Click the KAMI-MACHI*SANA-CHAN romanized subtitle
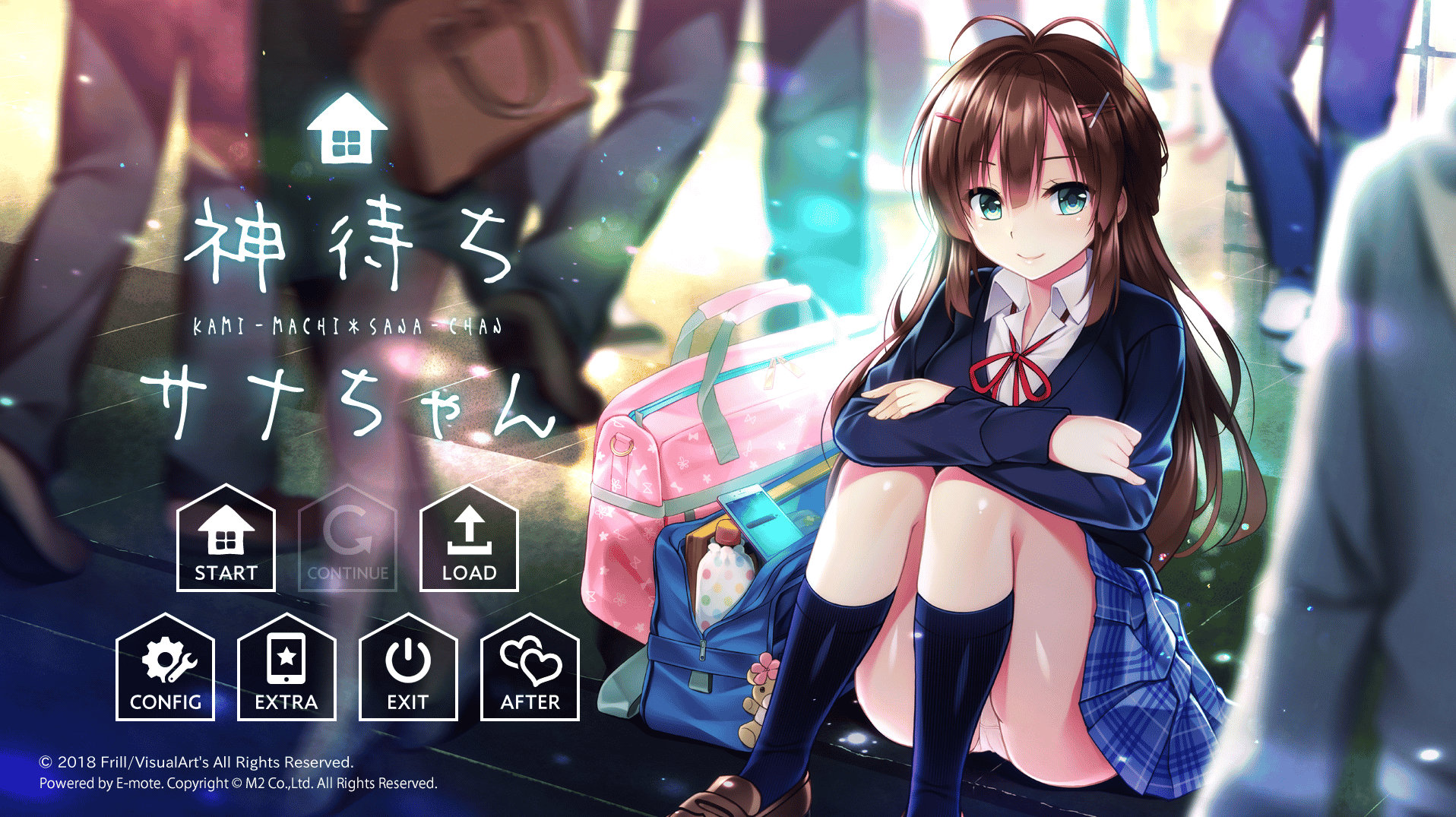Image resolution: width=1456 pixels, height=817 pixels. (348, 325)
